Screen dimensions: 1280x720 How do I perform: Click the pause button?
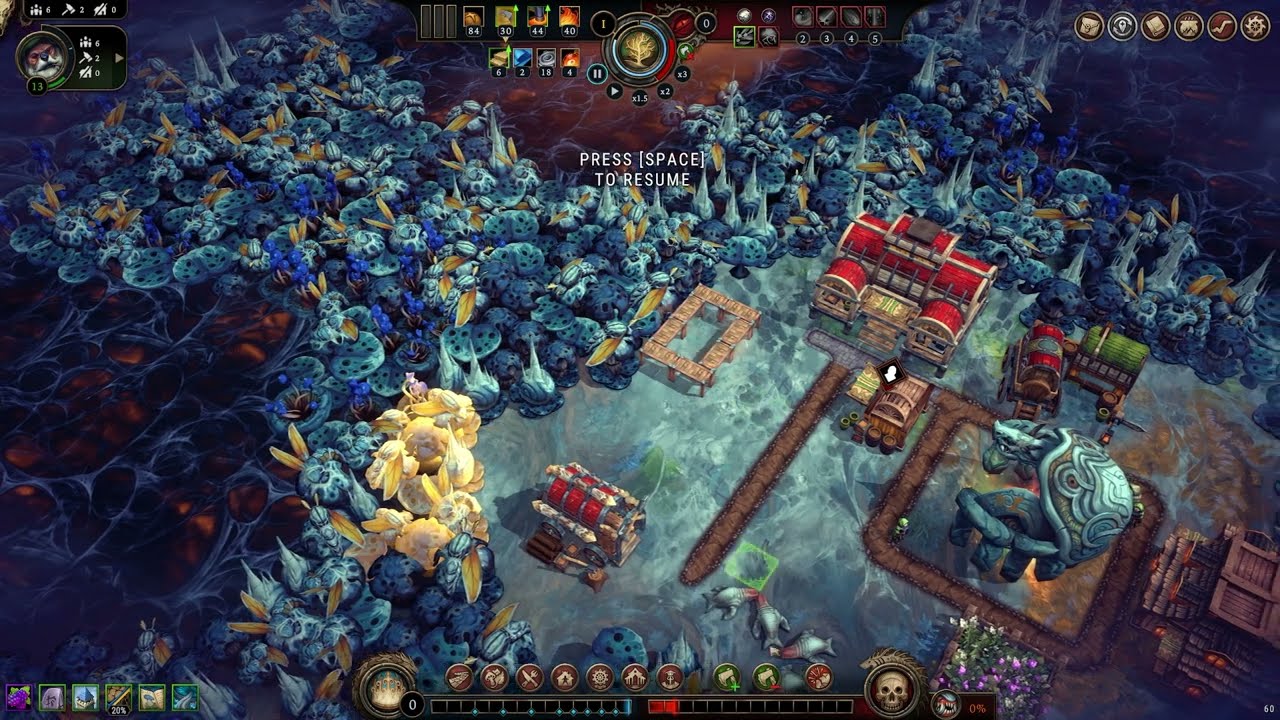(x=597, y=73)
